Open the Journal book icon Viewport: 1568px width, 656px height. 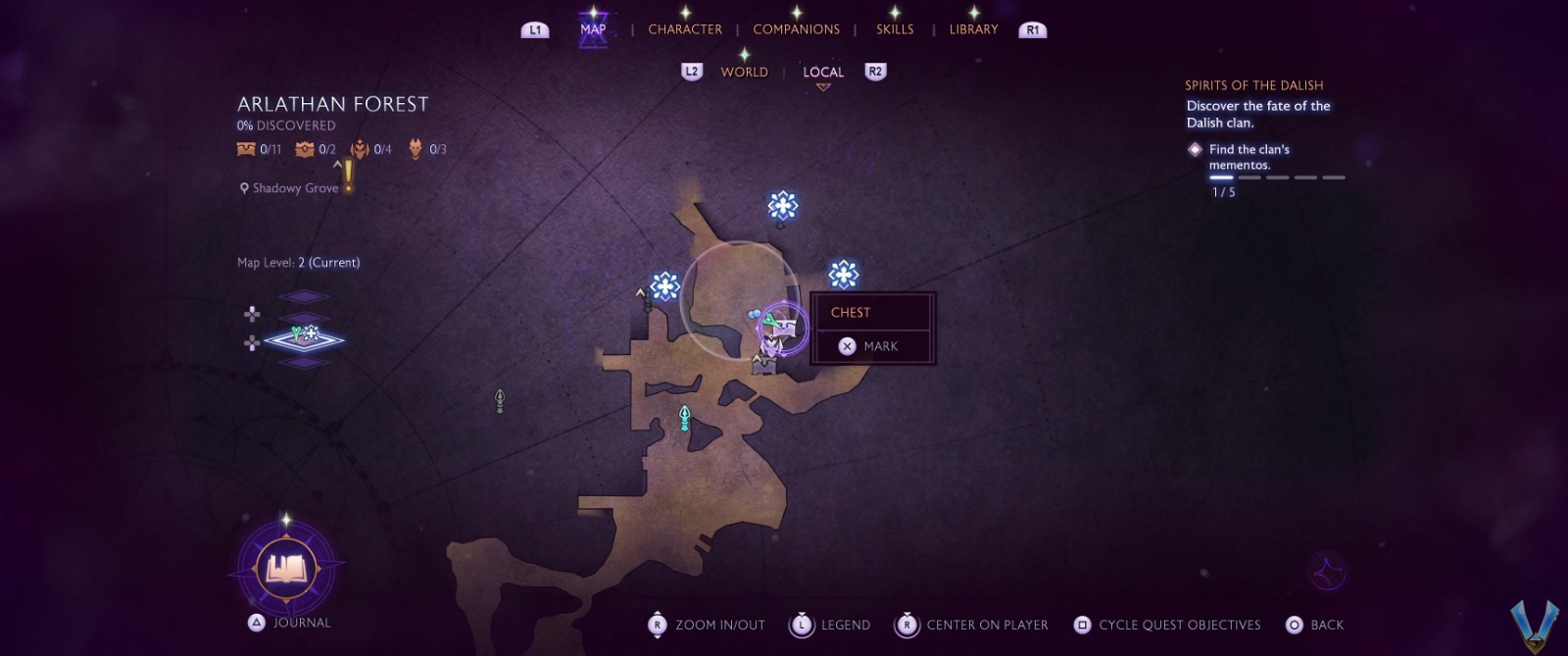(286, 568)
